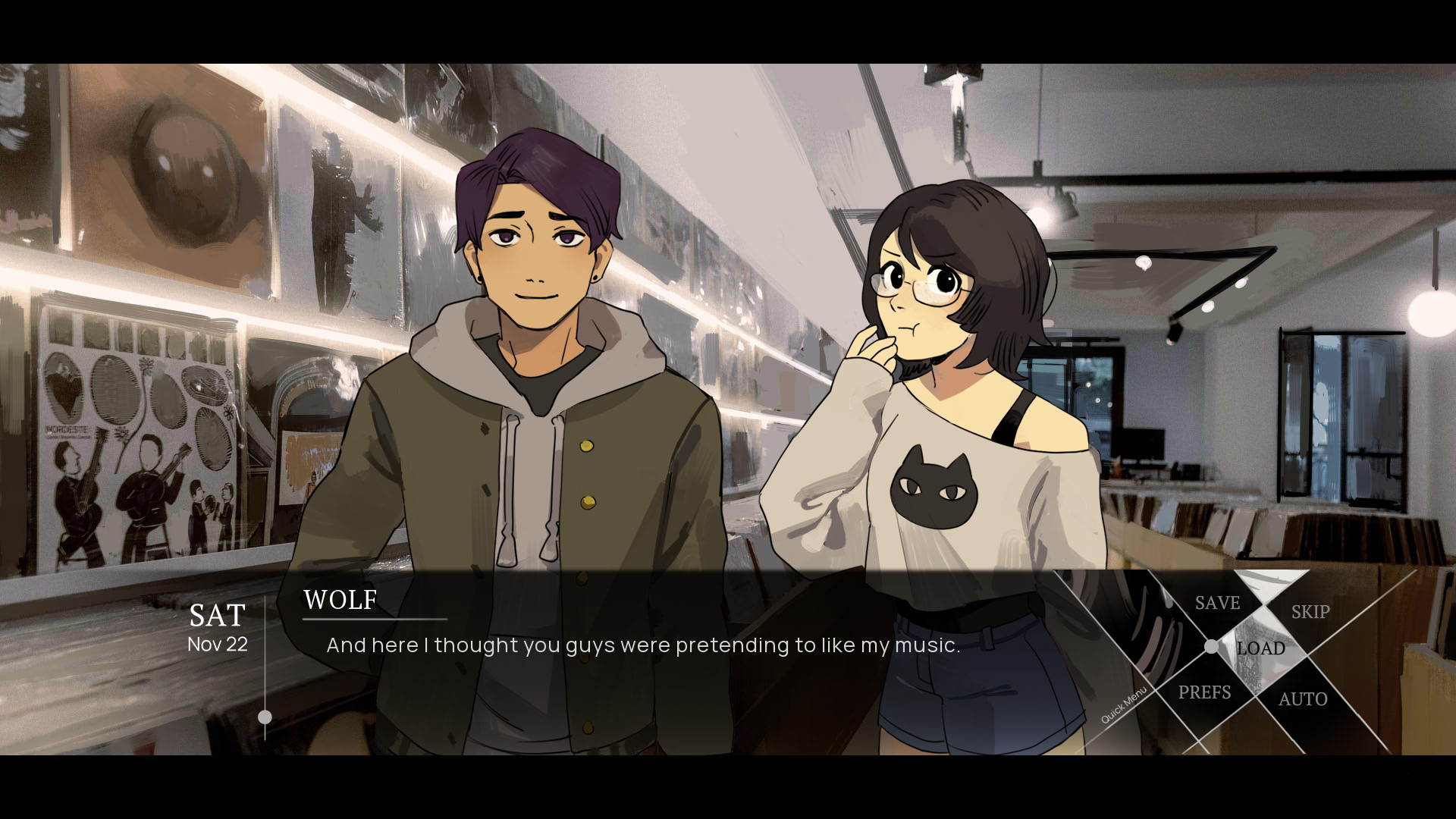Open PREFS preferences
This screenshot has height=819, width=1456.
1204,692
